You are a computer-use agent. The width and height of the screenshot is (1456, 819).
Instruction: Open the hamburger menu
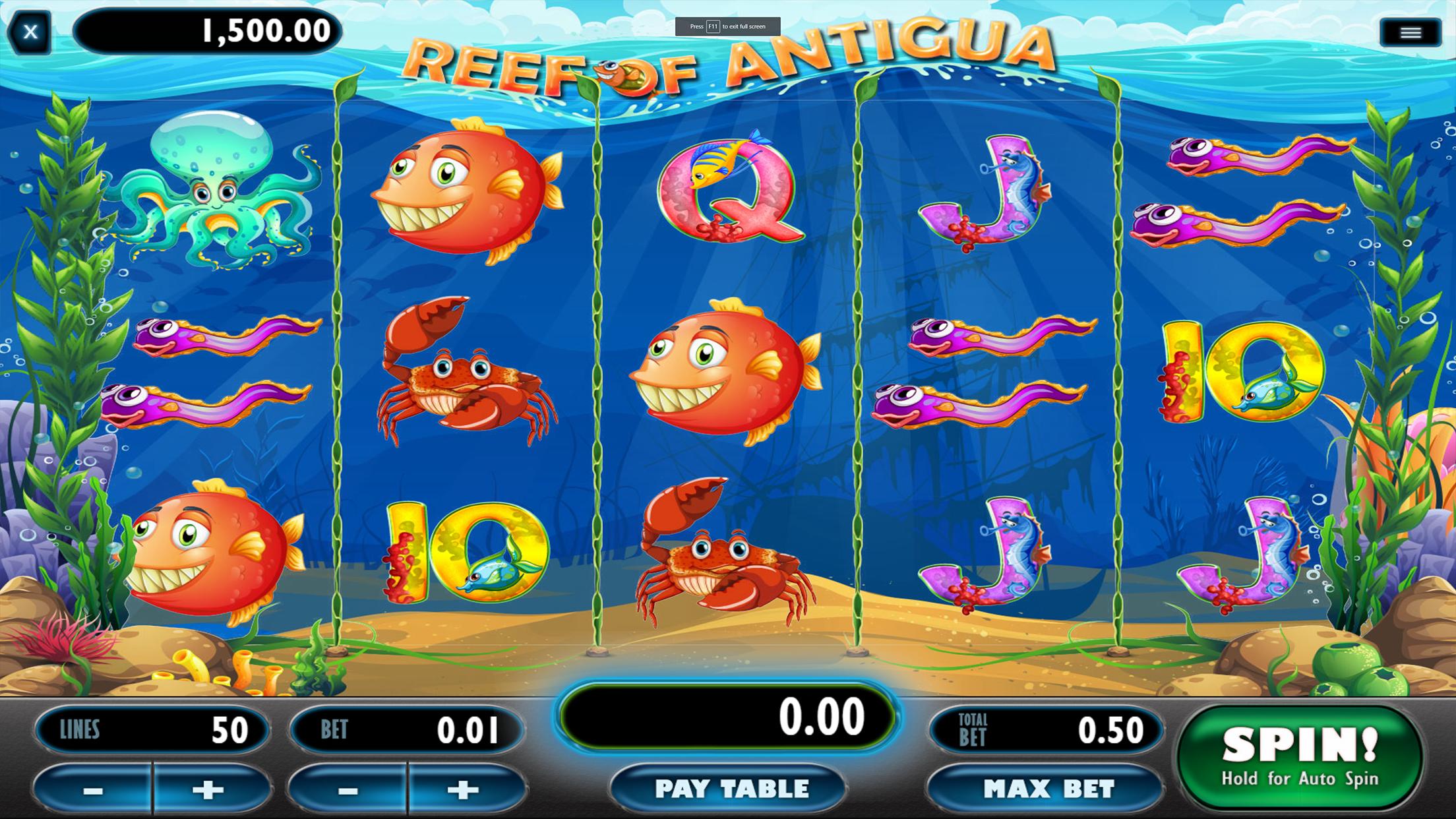coord(1410,33)
